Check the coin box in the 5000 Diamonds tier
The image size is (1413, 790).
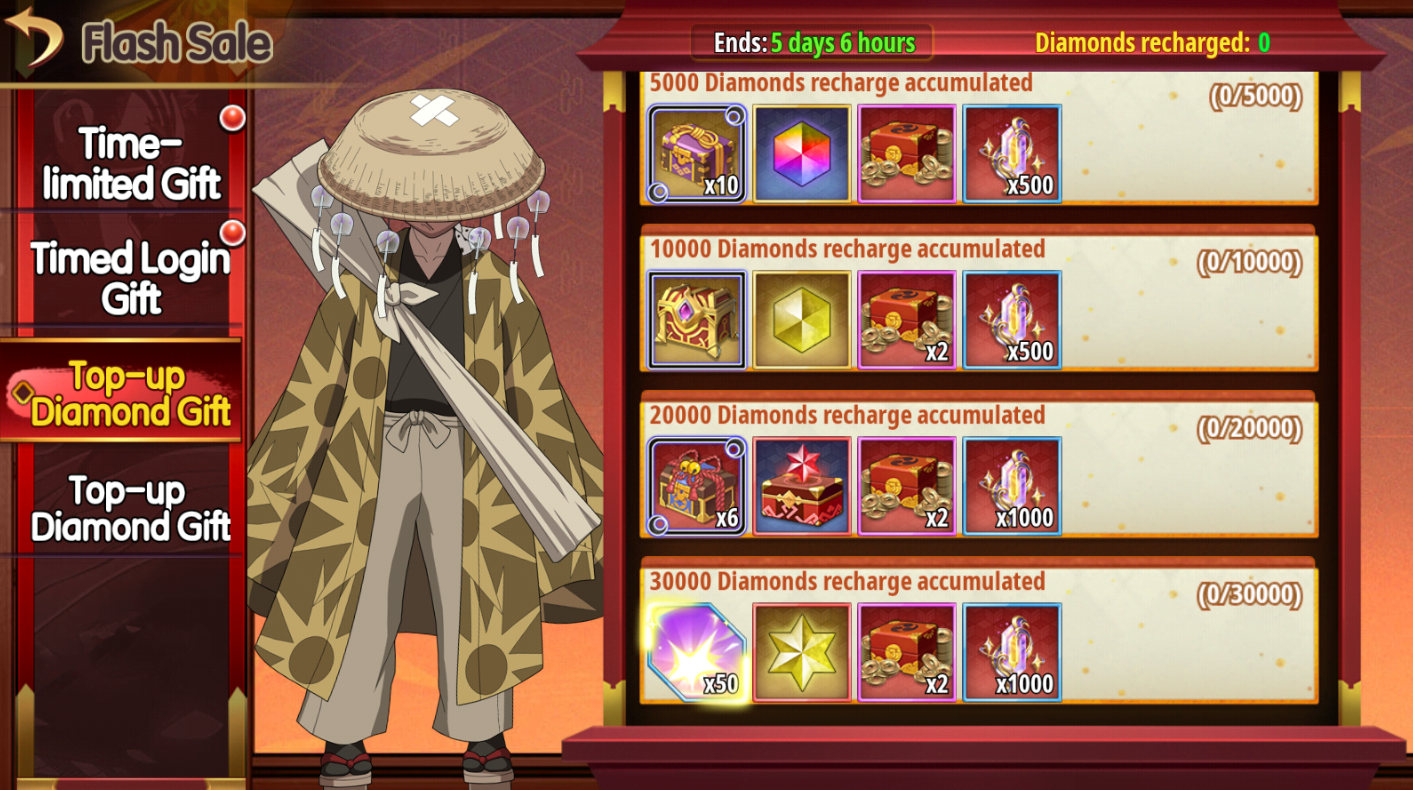(x=907, y=154)
